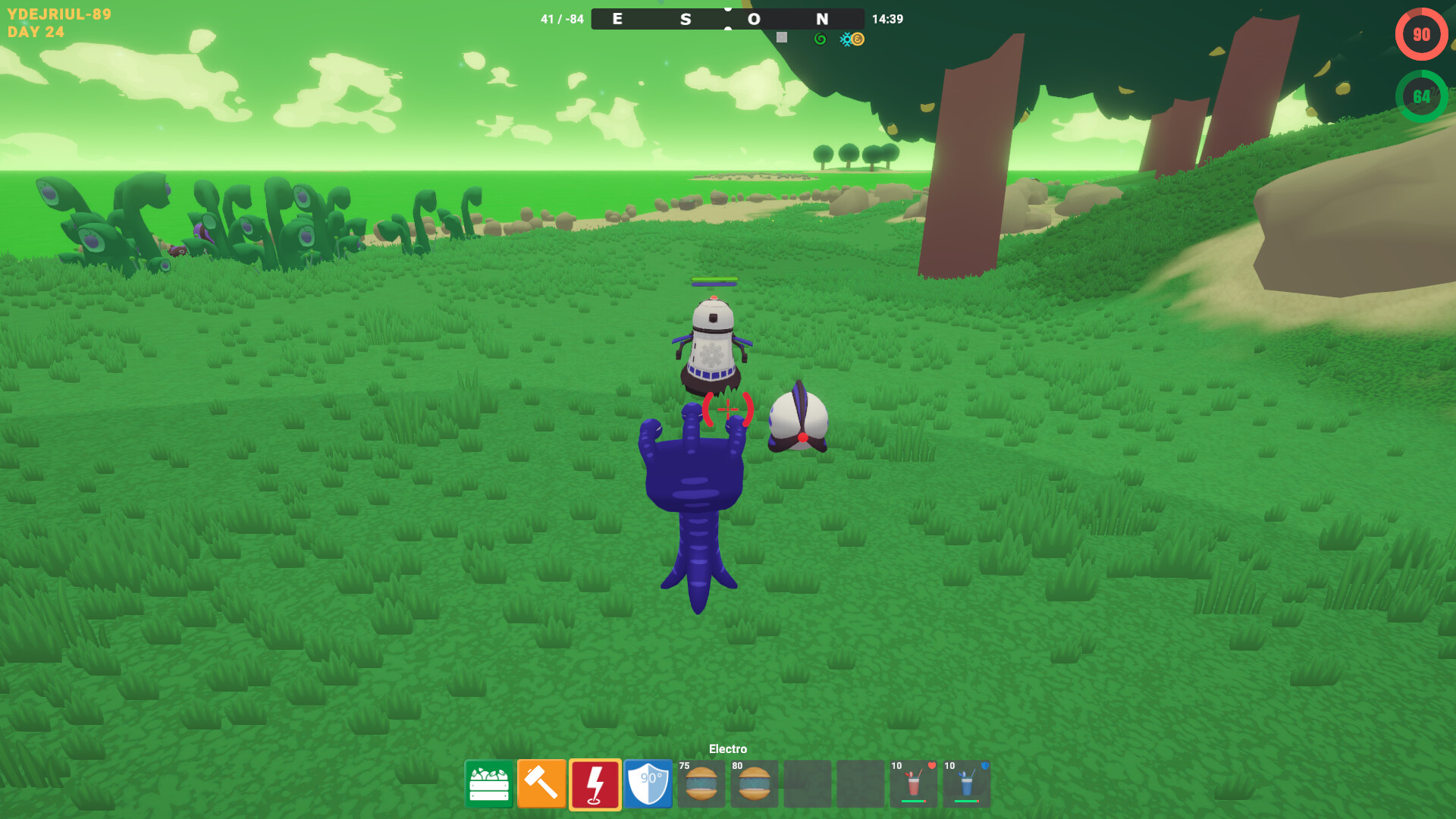Click the coordinates text 41 / -84
The image size is (1456, 819).
562,19
